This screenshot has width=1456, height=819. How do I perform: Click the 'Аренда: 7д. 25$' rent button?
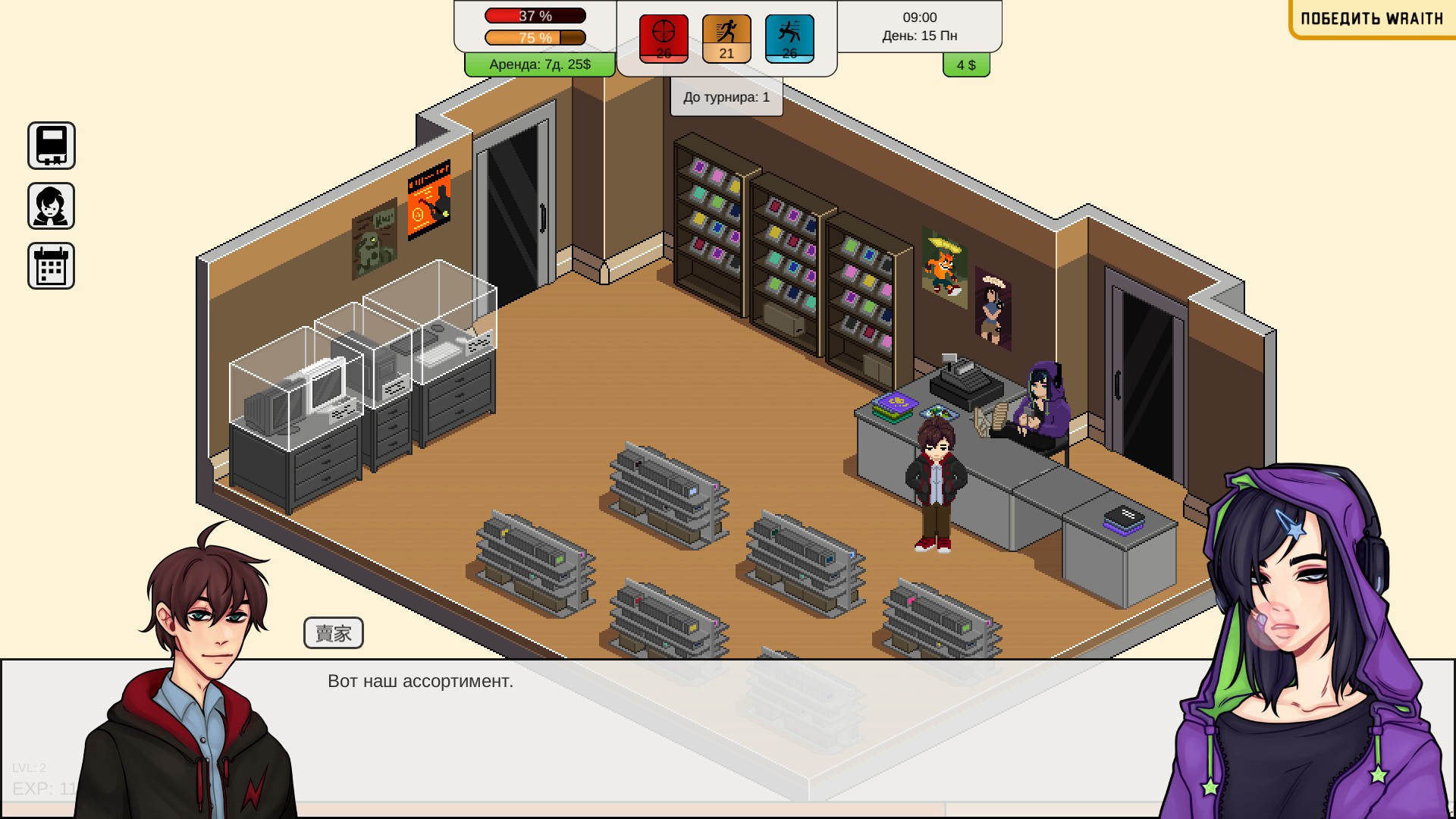[540, 64]
